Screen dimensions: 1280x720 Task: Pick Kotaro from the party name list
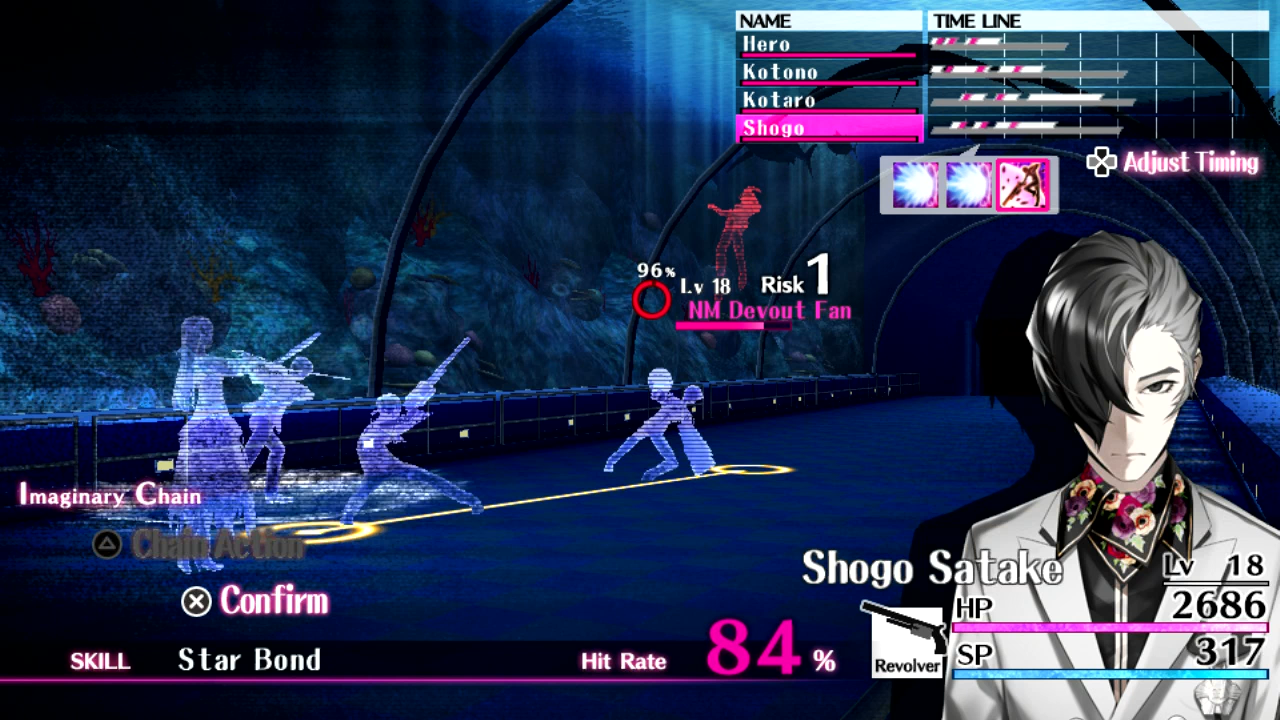point(827,101)
